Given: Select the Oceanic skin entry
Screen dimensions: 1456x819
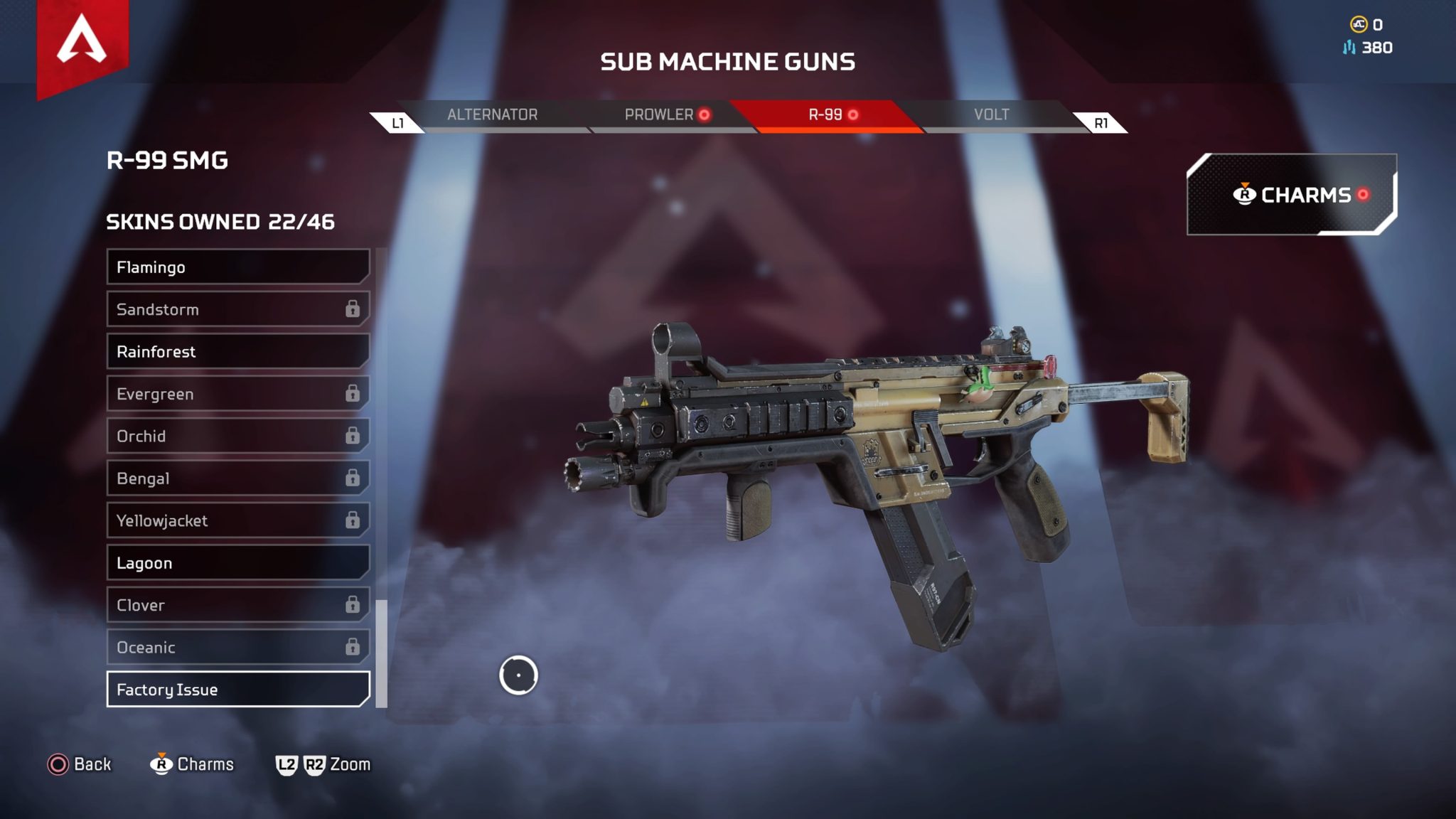Looking at the screenshot, I should (x=237, y=647).
